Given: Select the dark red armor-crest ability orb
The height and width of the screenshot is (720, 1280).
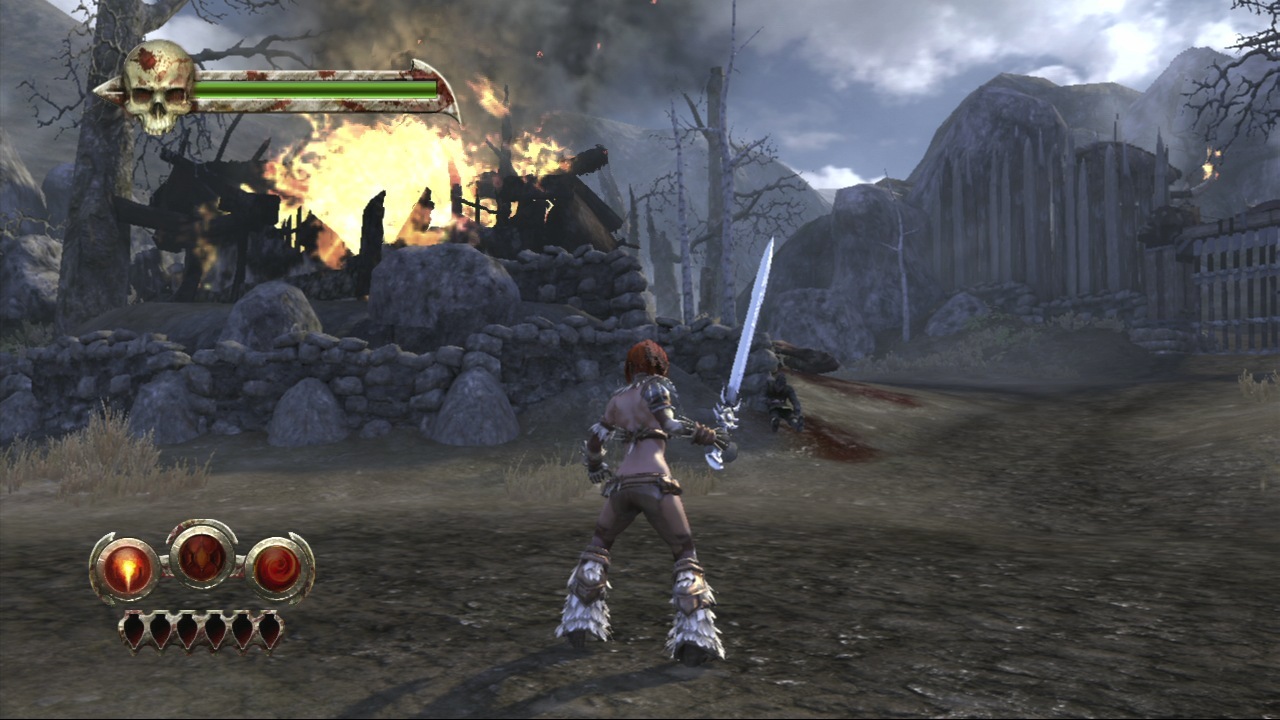Looking at the screenshot, I should click(x=202, y=554).
